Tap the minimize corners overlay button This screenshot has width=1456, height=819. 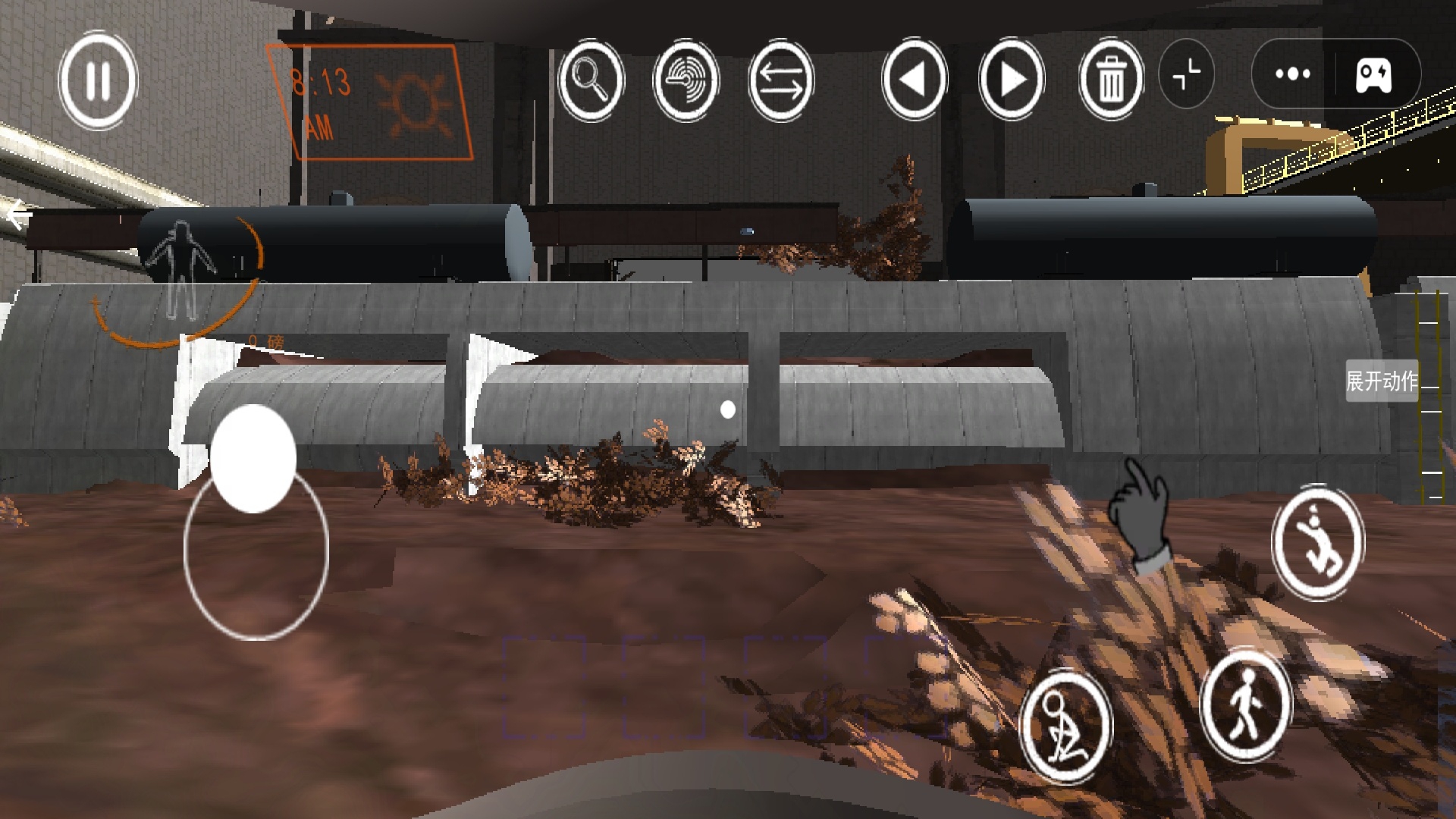pyautogui.click(x=1187, y=74)
